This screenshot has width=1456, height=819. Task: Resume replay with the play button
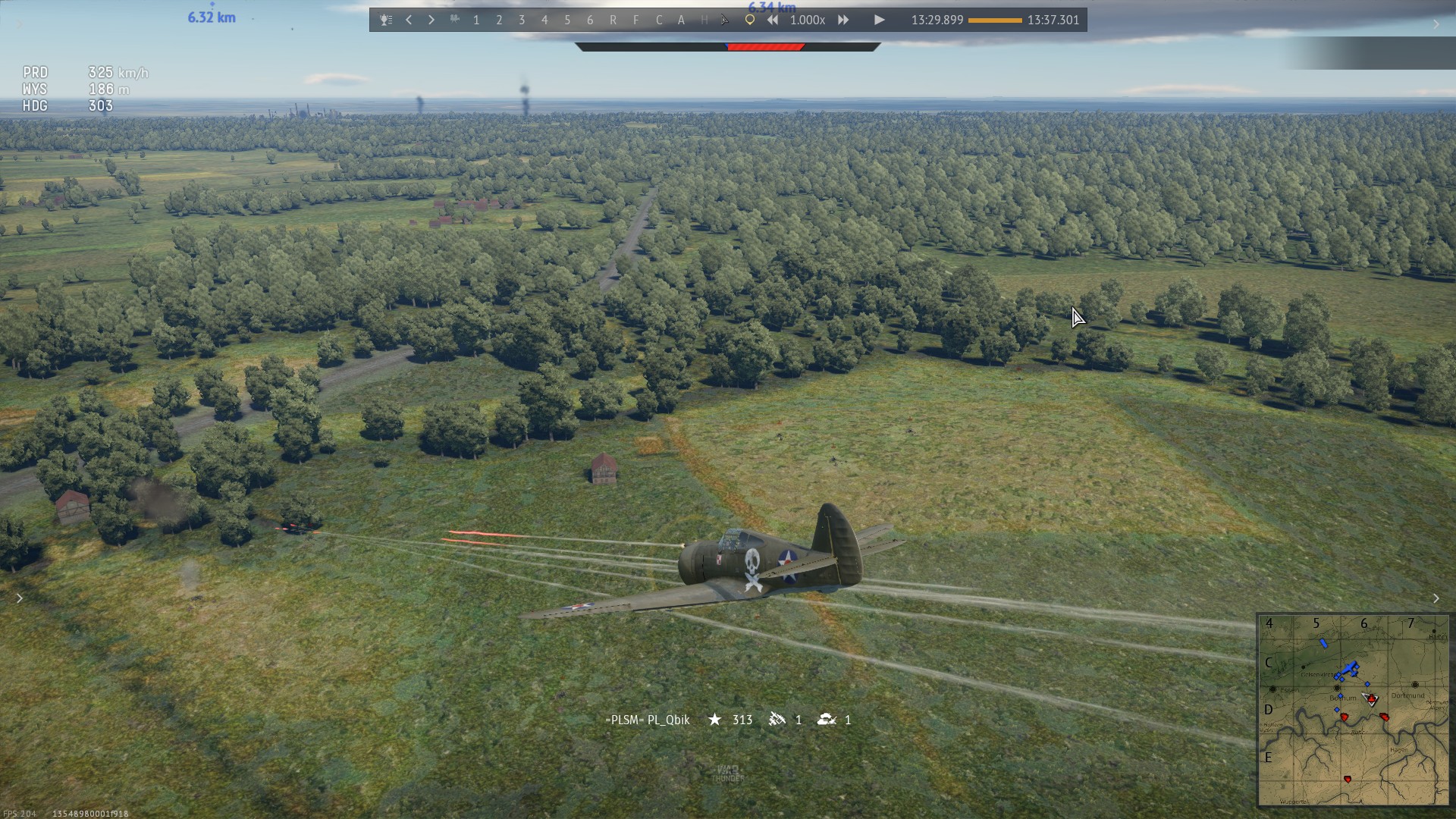[x=879, y=20]
